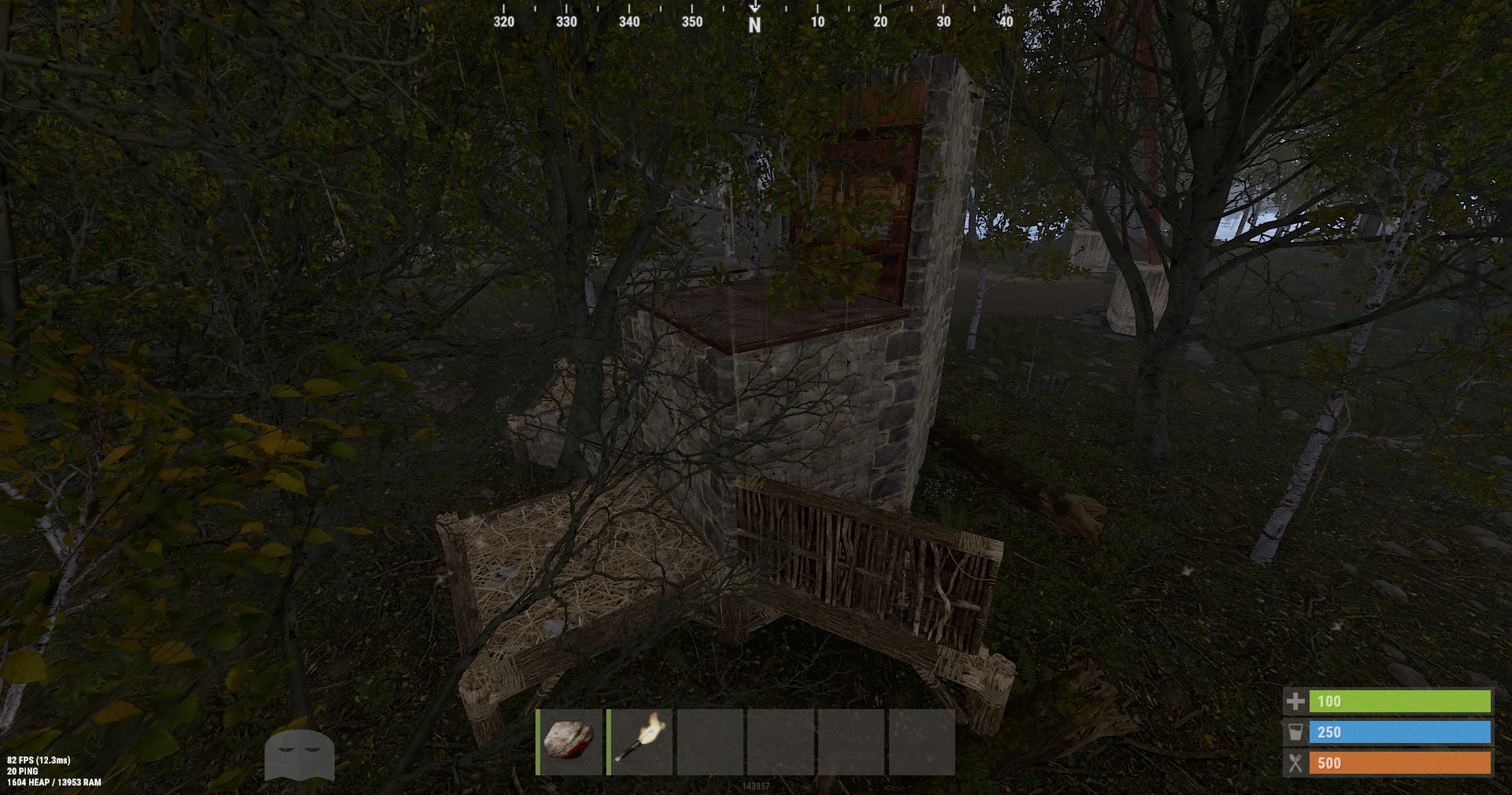Click the compass 350 heading marker

(691, 22)
